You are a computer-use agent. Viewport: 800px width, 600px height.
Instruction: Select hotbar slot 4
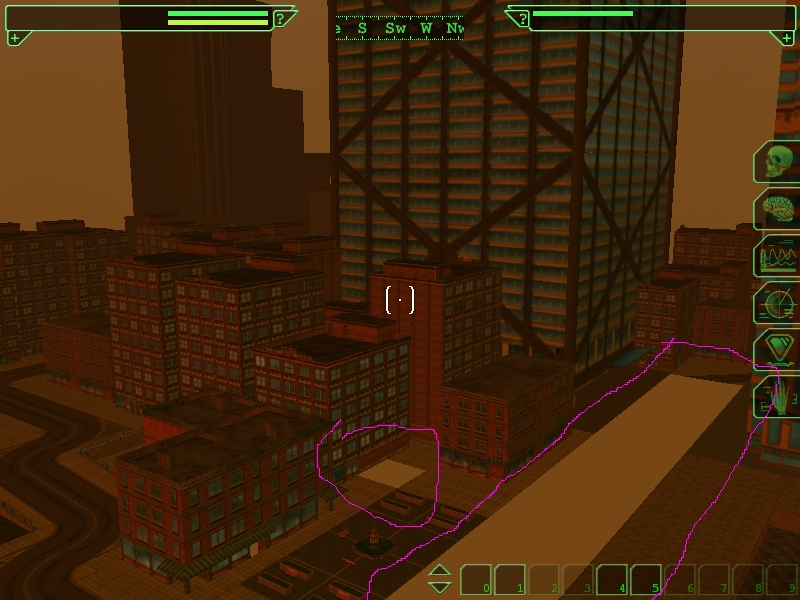(x=612, y=580)
